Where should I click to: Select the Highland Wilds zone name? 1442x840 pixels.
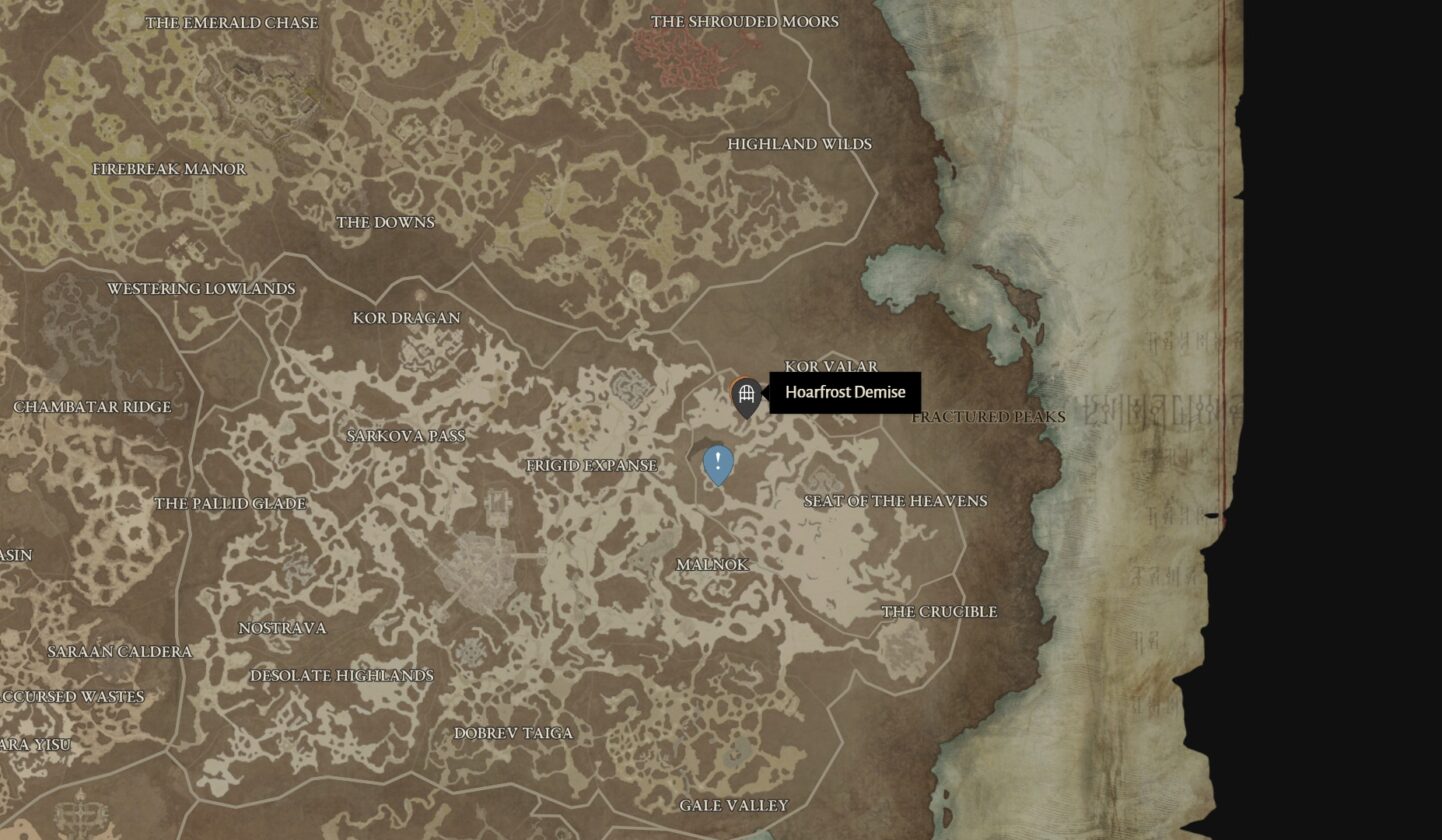(x=800, y=144)
